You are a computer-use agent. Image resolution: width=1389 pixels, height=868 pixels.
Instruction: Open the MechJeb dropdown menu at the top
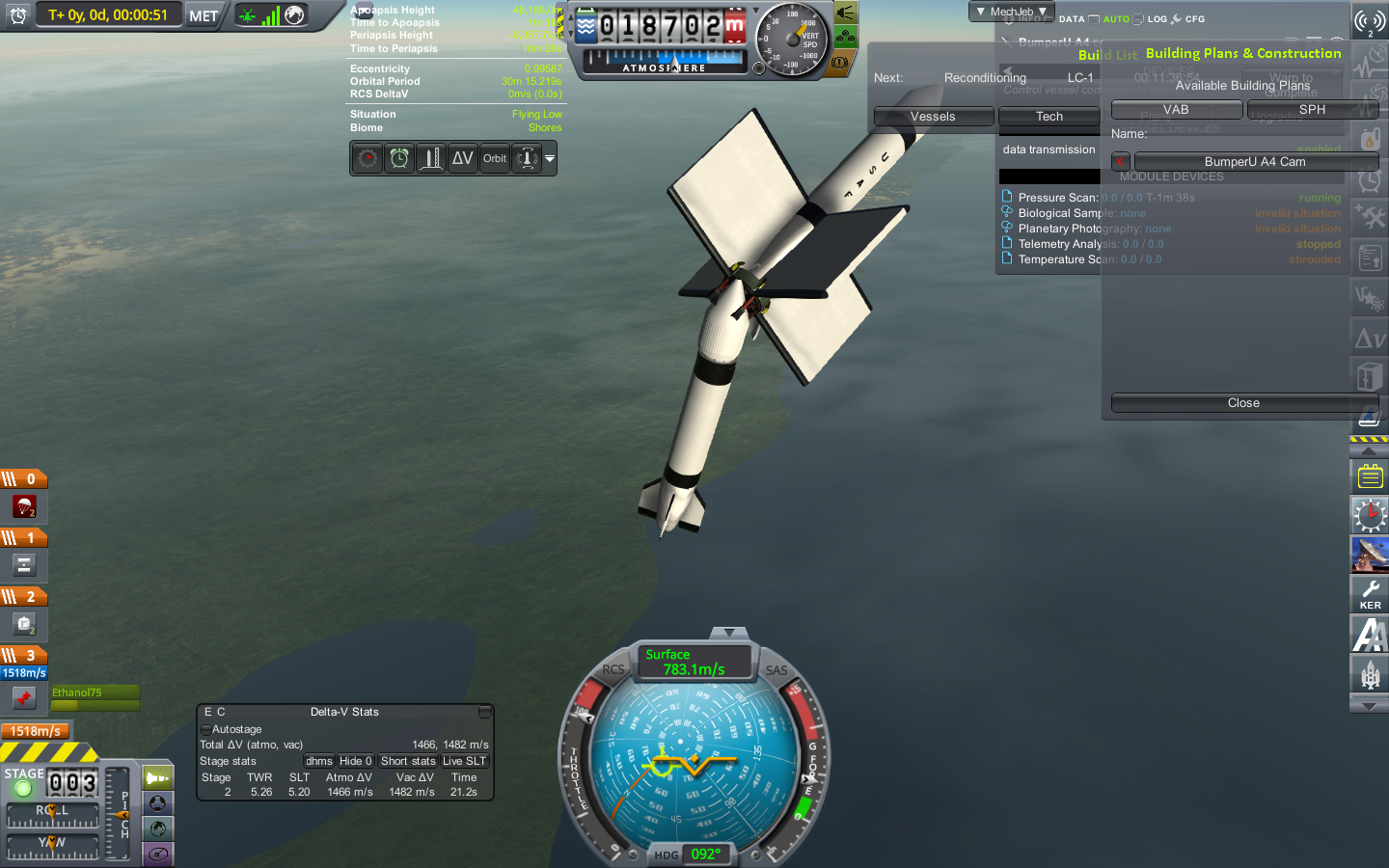tap(1012, 12)
